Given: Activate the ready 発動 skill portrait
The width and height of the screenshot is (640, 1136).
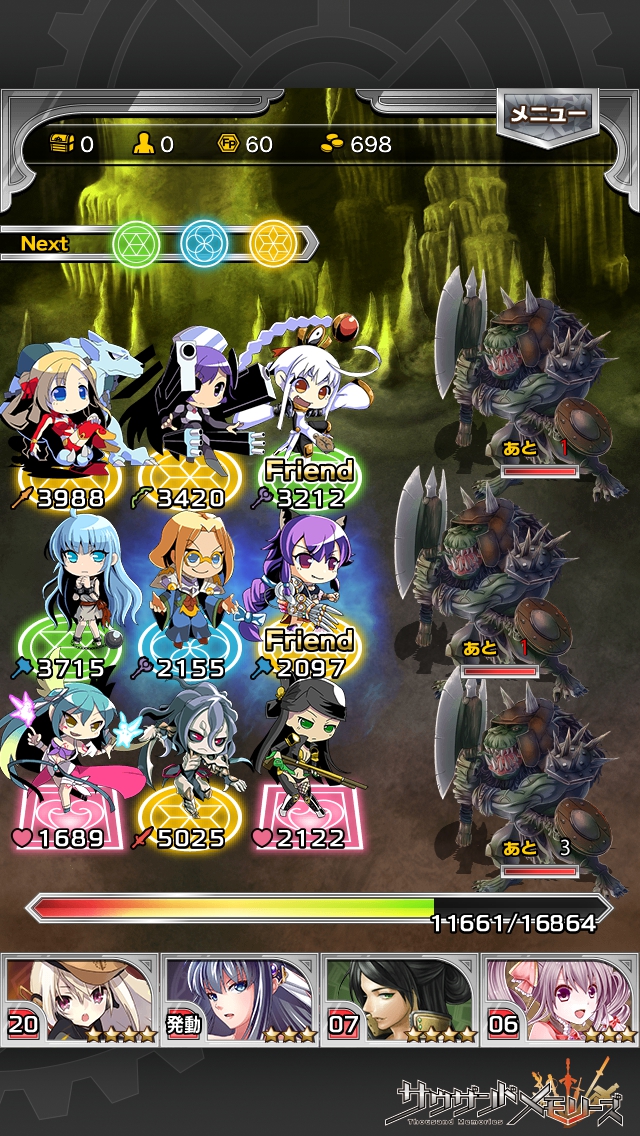Looking at the screenshot, I should pos(240,998).
